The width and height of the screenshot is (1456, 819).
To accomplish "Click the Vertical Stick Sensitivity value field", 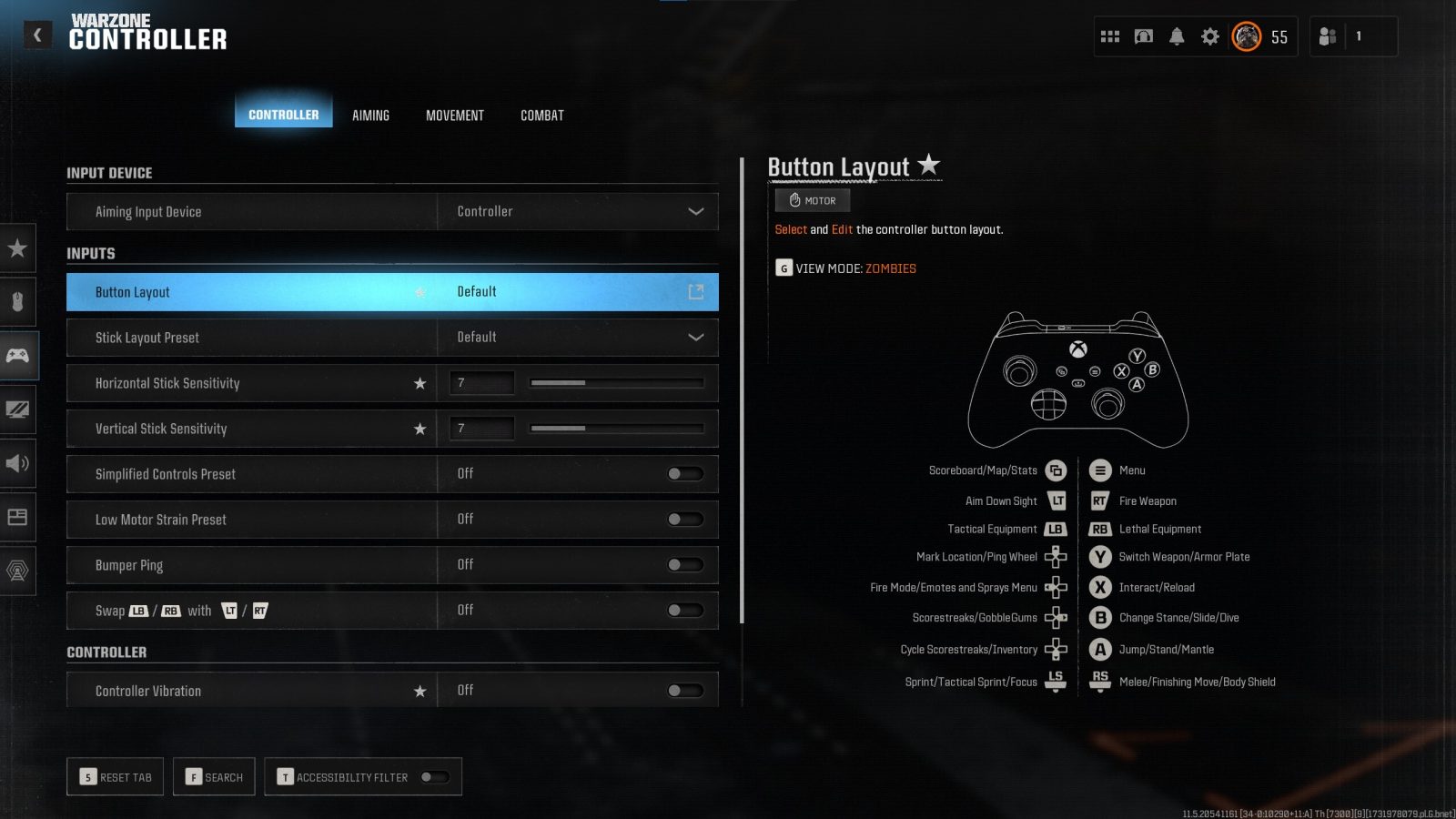I will click(x=482, y=429).
